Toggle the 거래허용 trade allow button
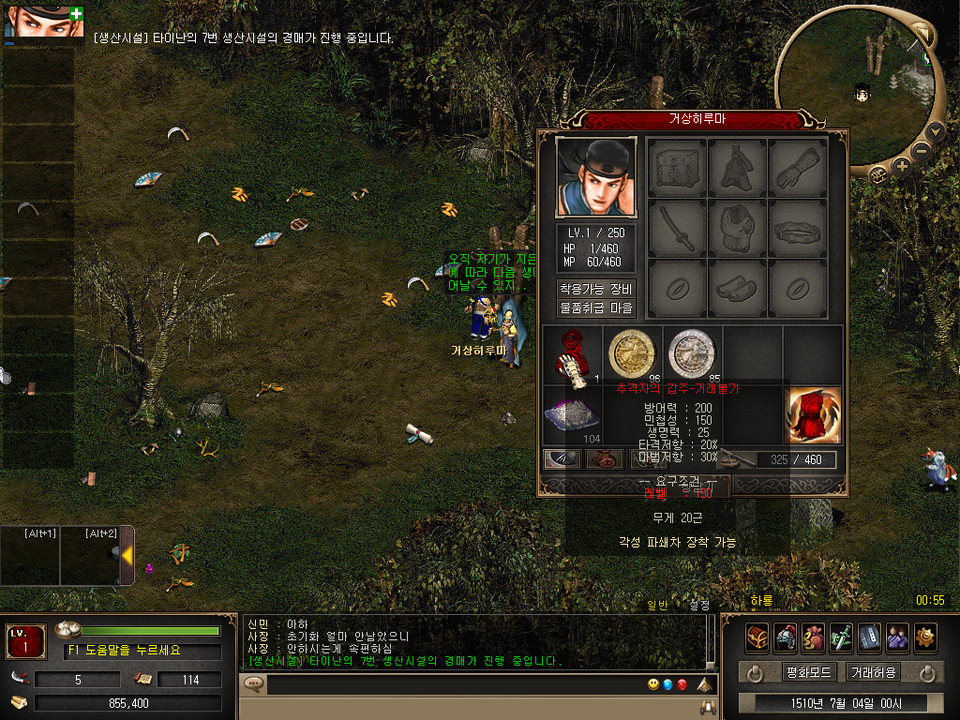Screen dimensions: 960x720 873,672
